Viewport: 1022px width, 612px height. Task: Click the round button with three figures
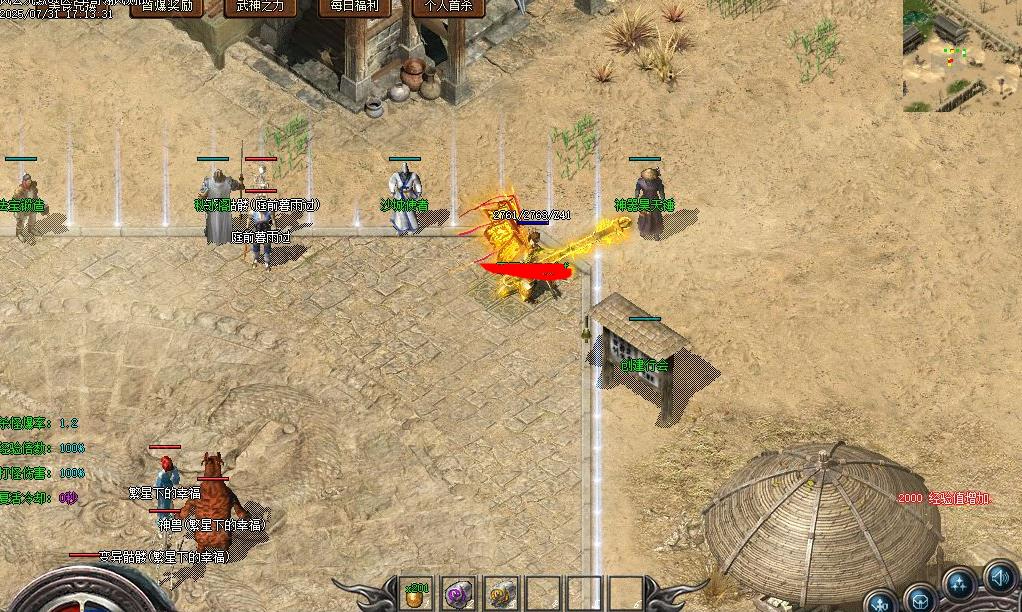pyautogui.click(x=960, y=584)
